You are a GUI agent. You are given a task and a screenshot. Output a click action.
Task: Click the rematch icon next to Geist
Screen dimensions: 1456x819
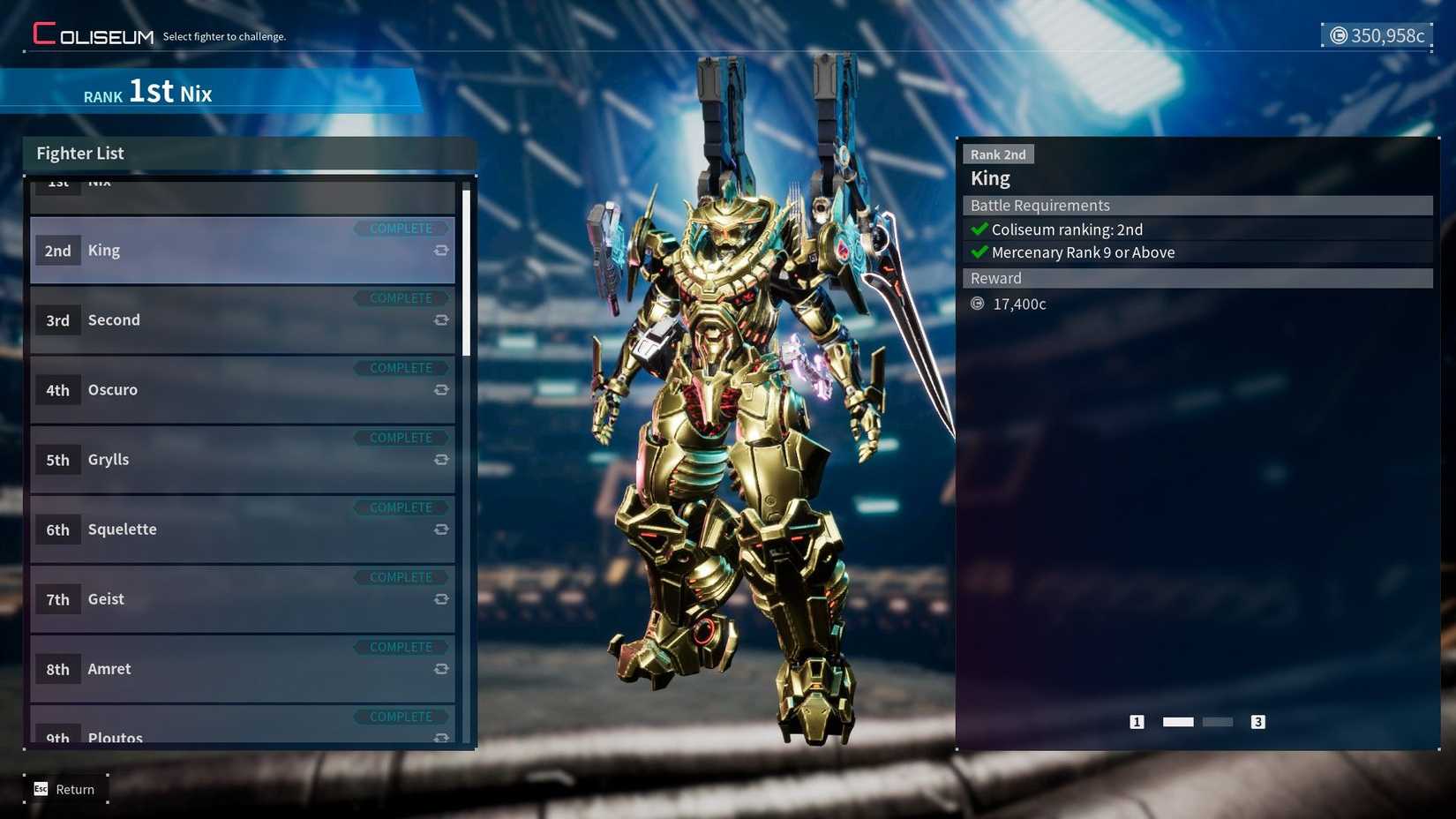click(441, 599)
